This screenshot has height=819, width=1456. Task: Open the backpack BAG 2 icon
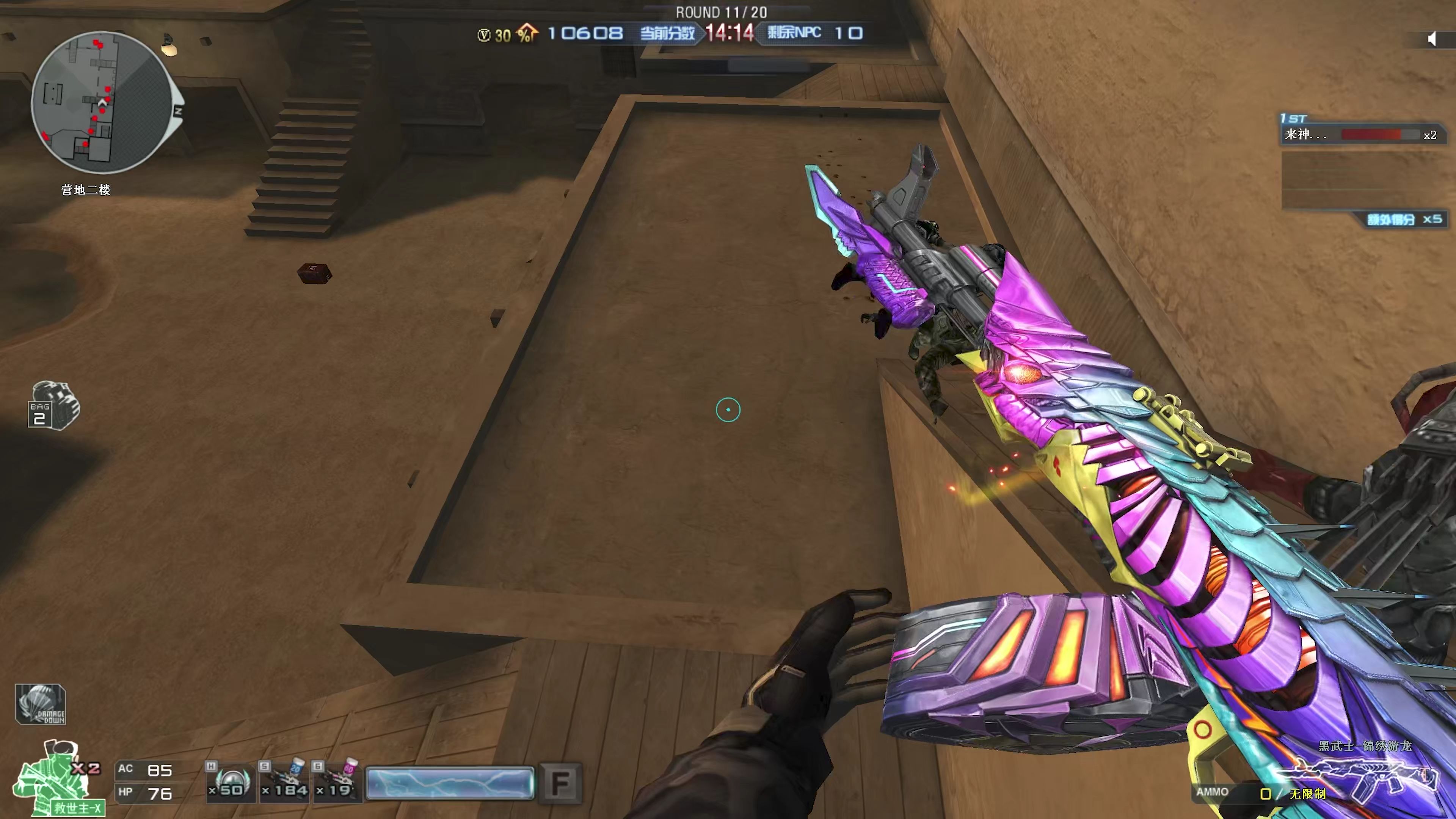pyautogui.click(x=54, y=406)
